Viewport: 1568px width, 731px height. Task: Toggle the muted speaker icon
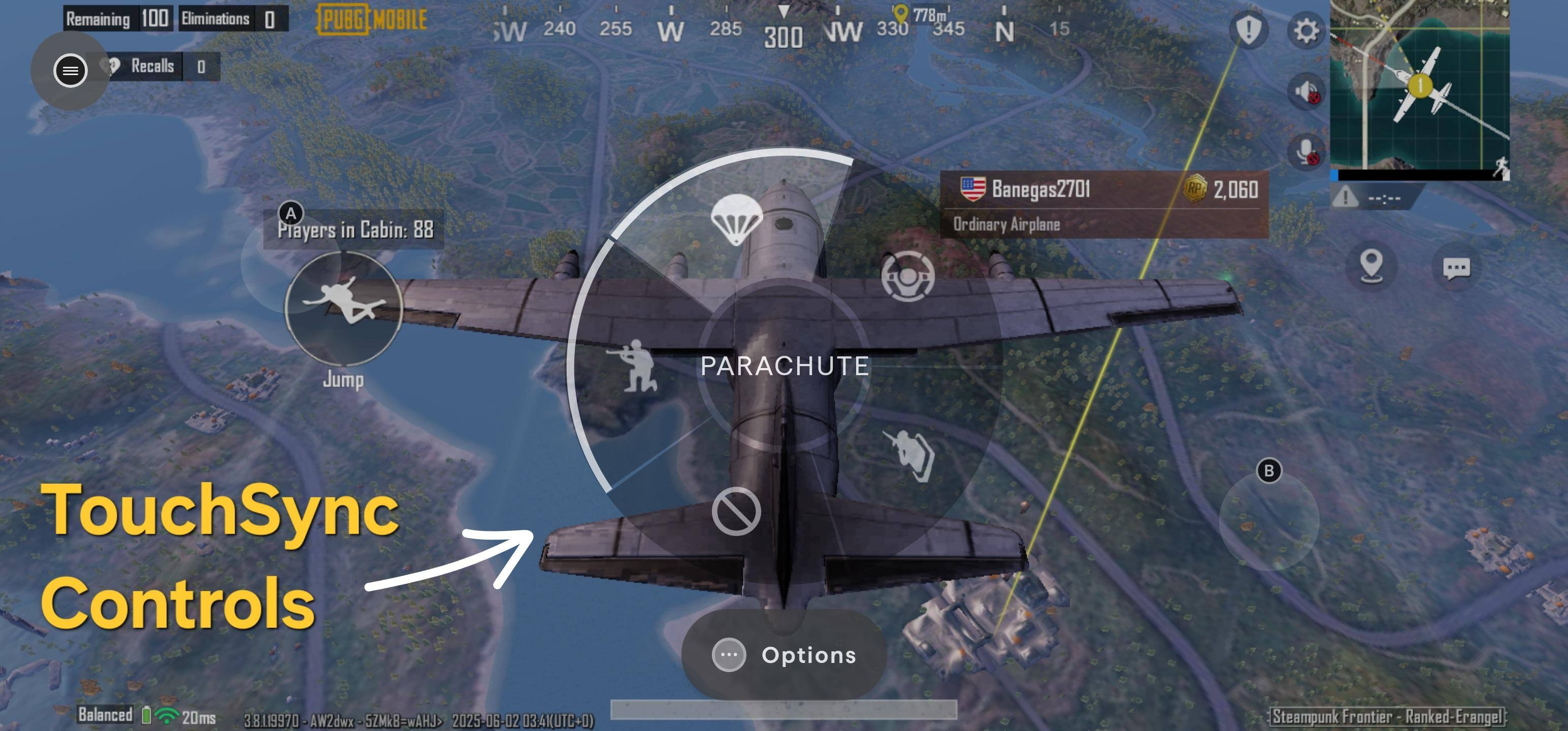pyautogui.click(x=1305, y=92)
